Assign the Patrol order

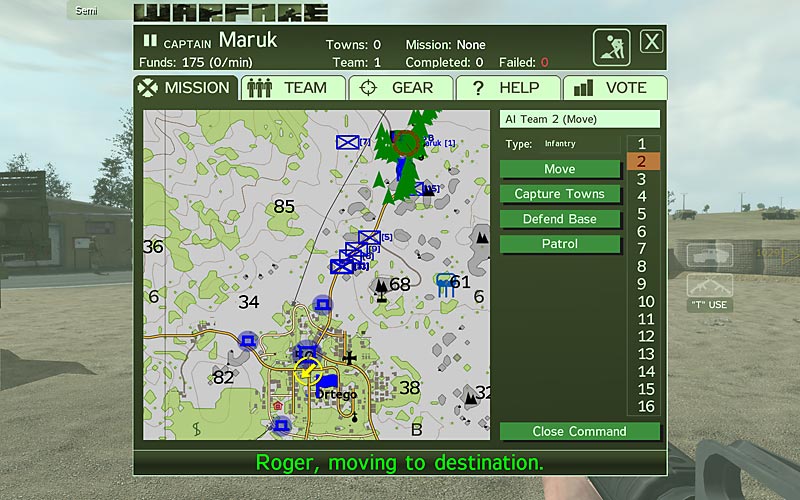click(560, 244)
